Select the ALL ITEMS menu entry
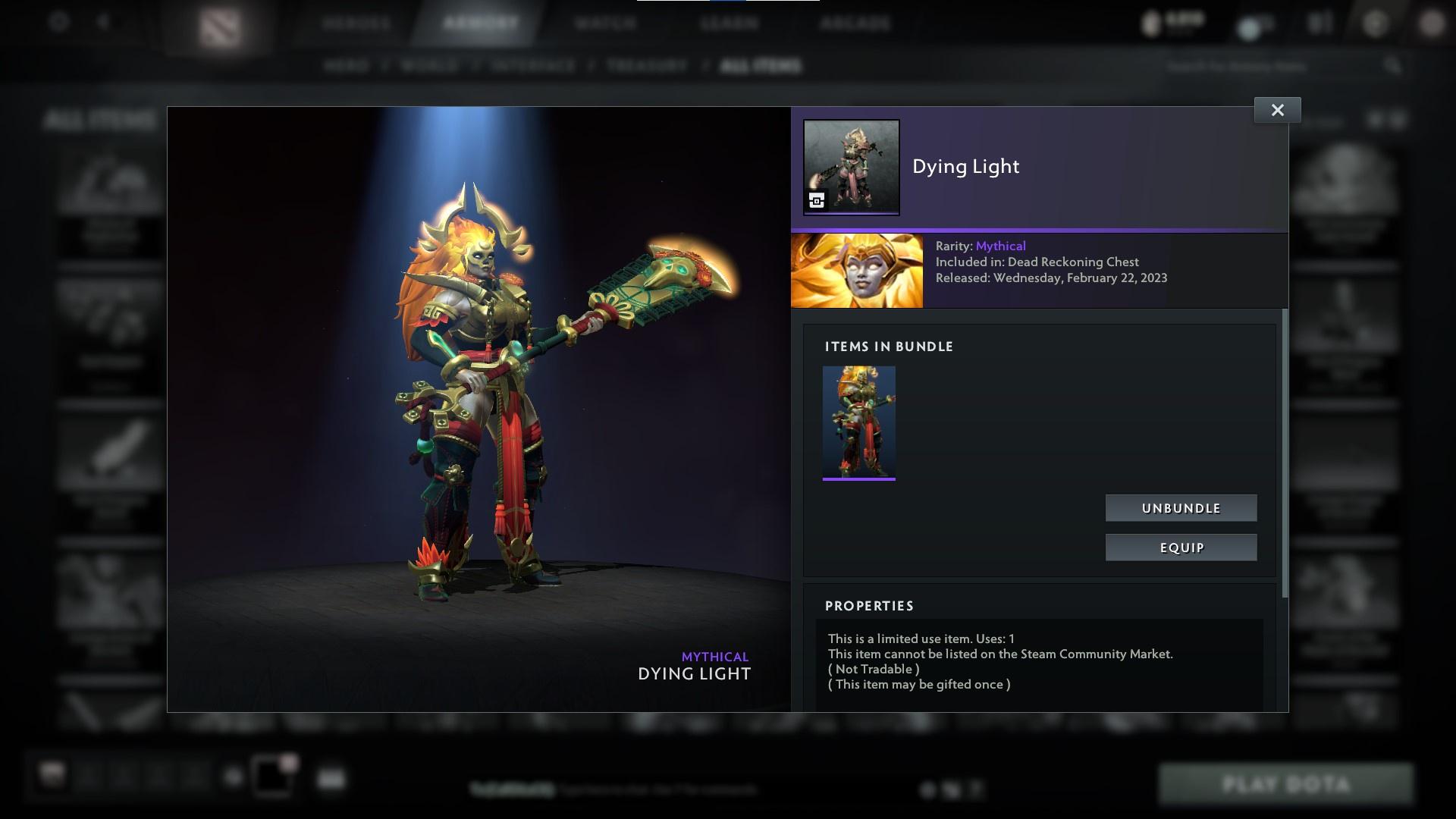This screenshot has width=1456, height=819. (x=761, y=66)
